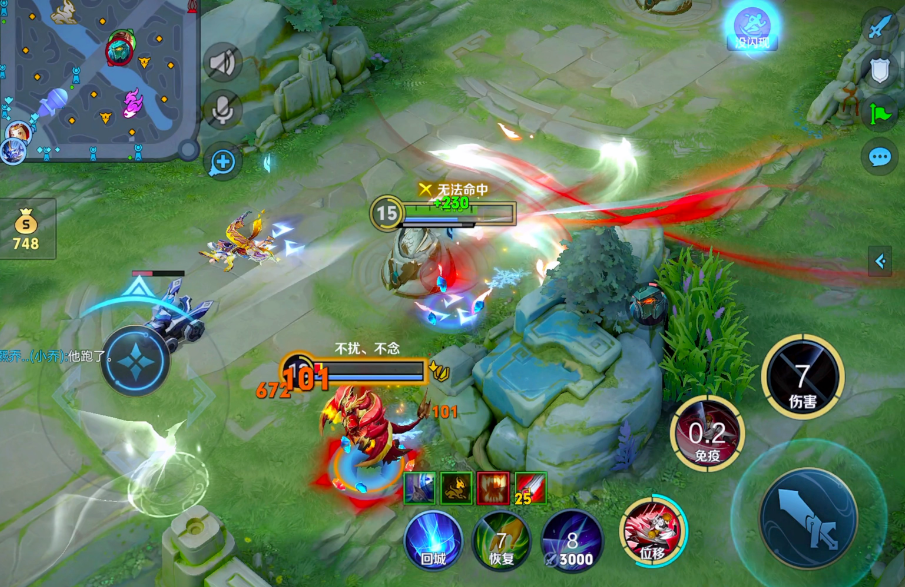Viewport: 905px width, 587px height.
Task: Expand the right-edge collapse arrow tab
Action: [x=880, y=262]
